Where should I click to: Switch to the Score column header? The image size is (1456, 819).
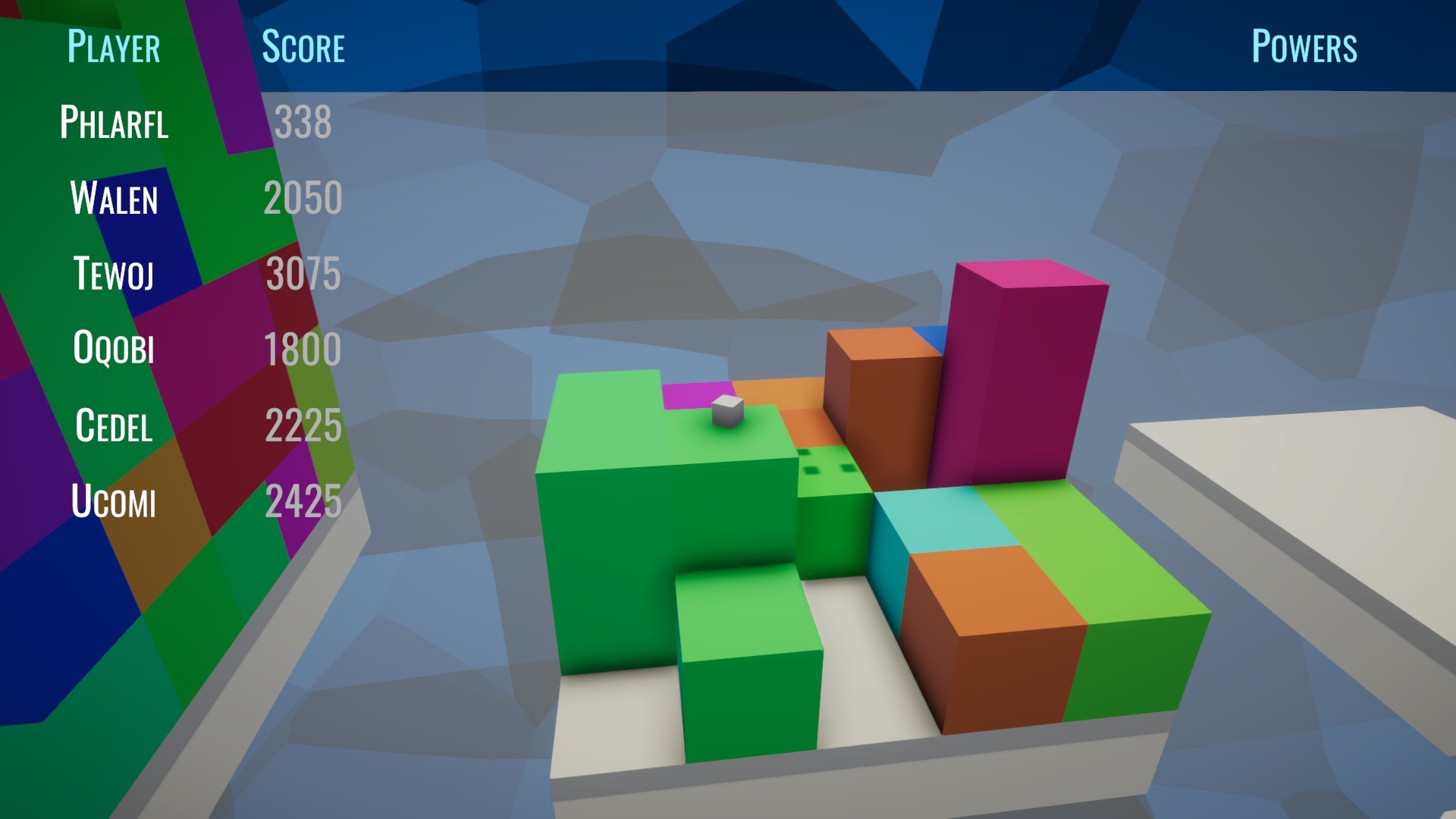pos(303,47)
